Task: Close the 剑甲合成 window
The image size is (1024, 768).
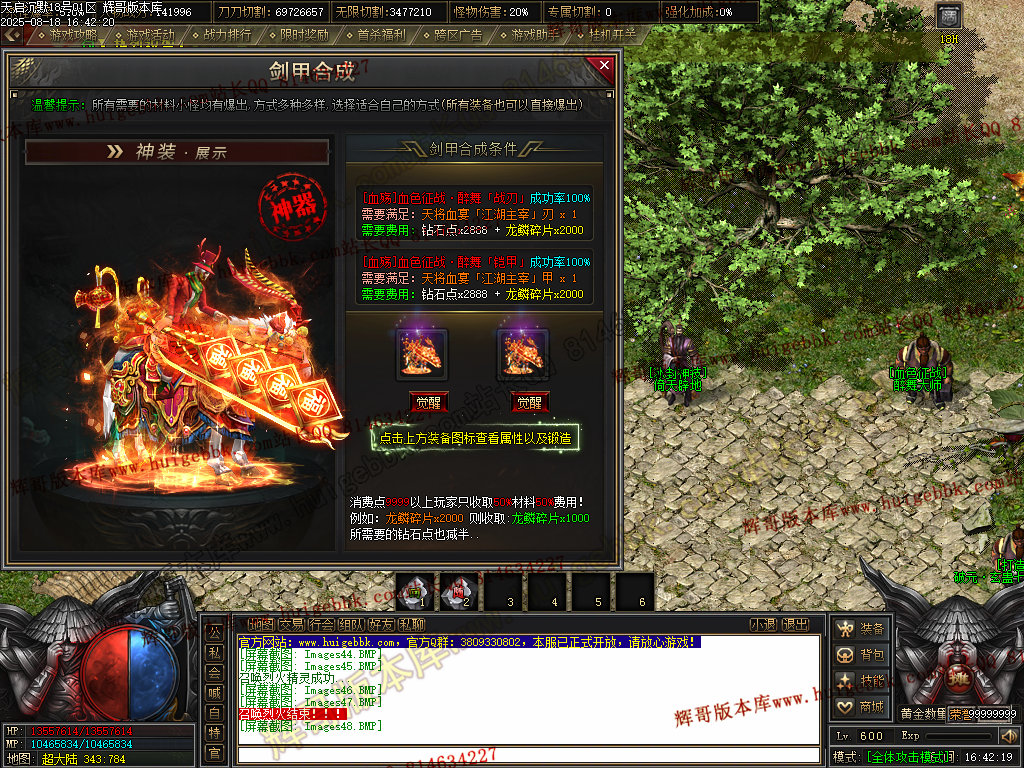Action: (603, 67)
